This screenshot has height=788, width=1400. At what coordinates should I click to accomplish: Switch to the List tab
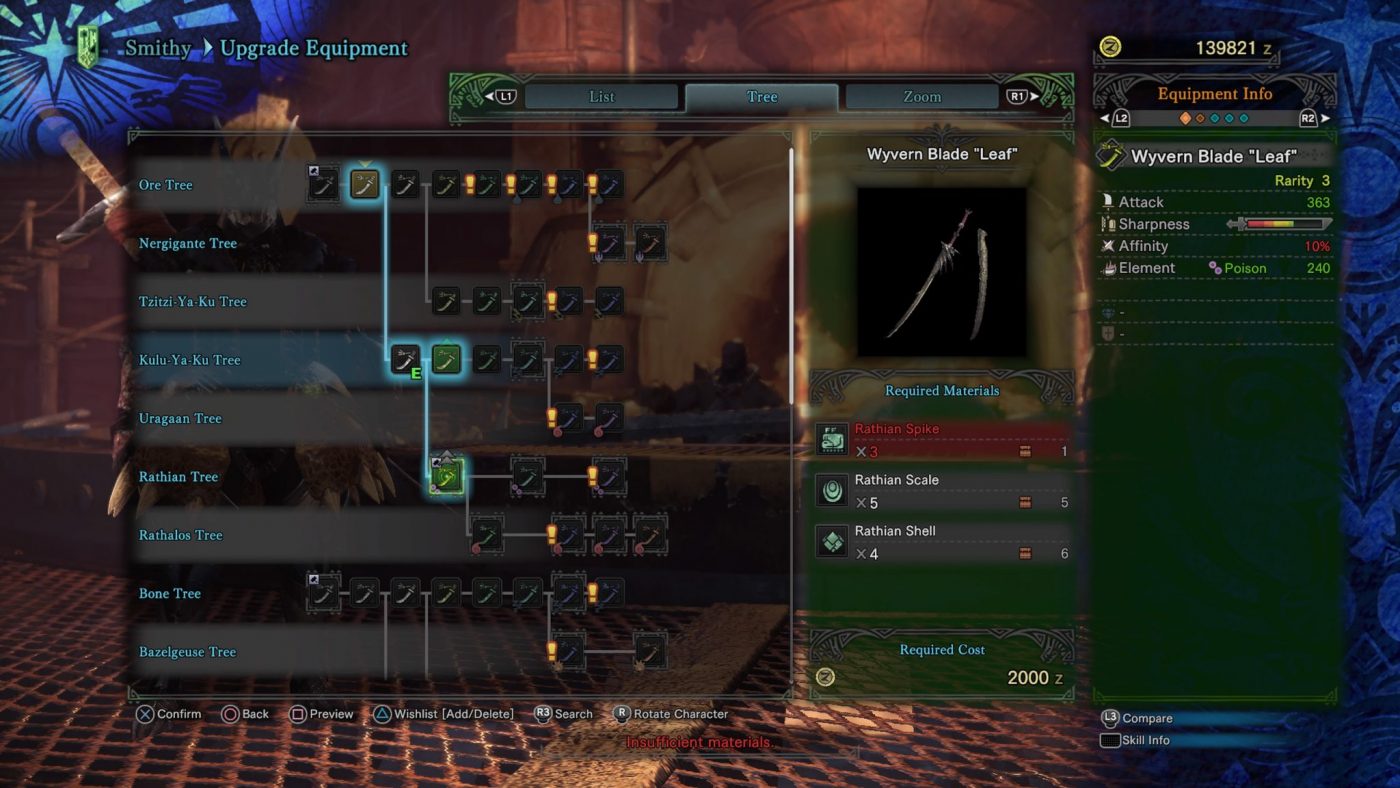[x=601, y=97]
